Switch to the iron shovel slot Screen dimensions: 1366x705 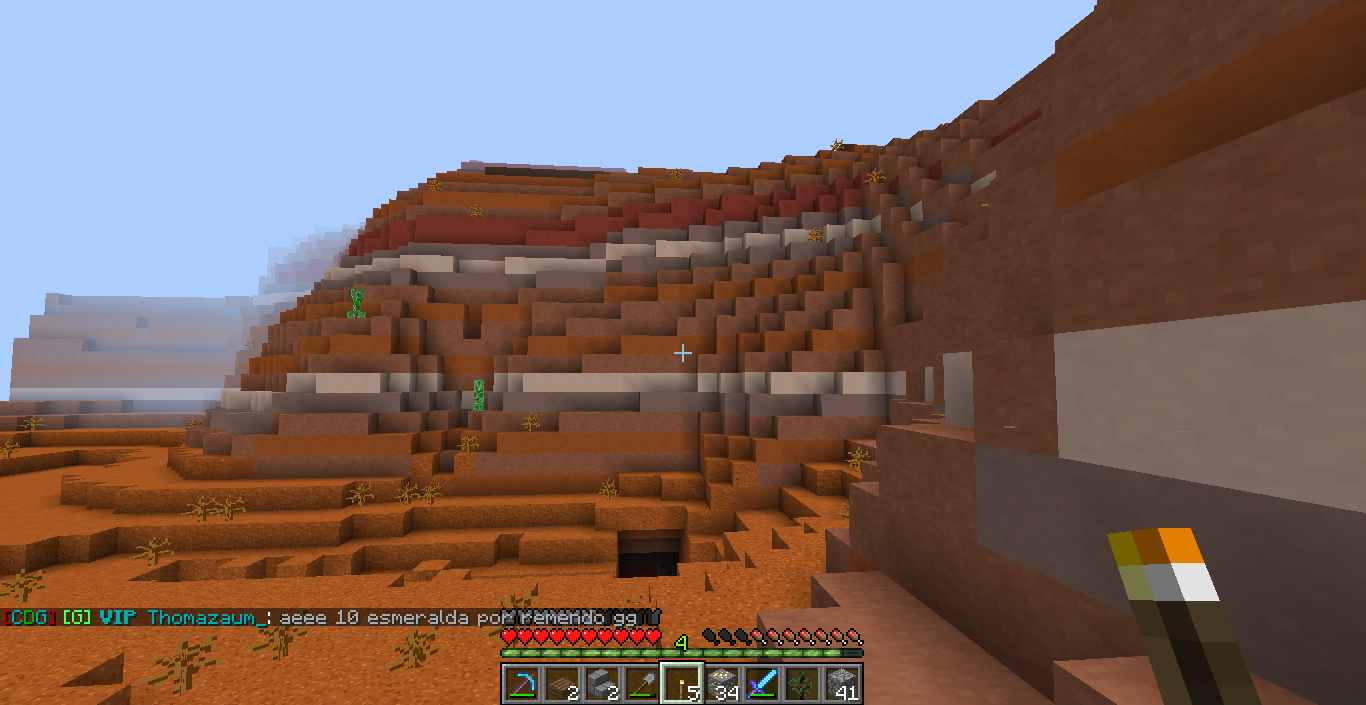tap(640, 684)
